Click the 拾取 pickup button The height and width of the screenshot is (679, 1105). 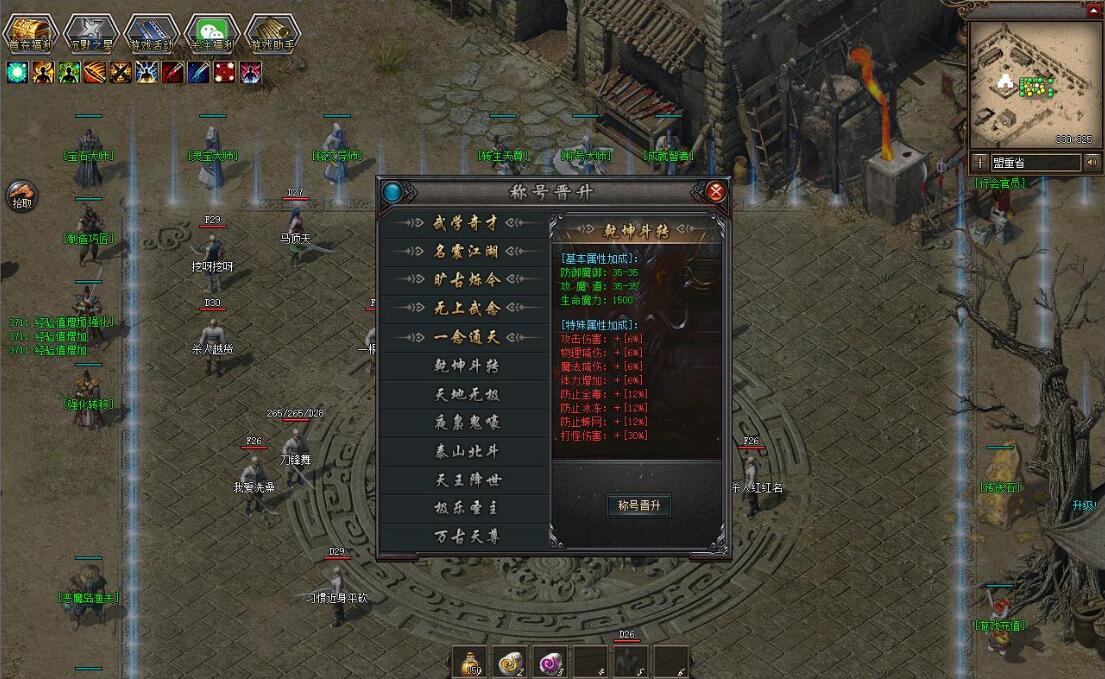click(21, 195)
